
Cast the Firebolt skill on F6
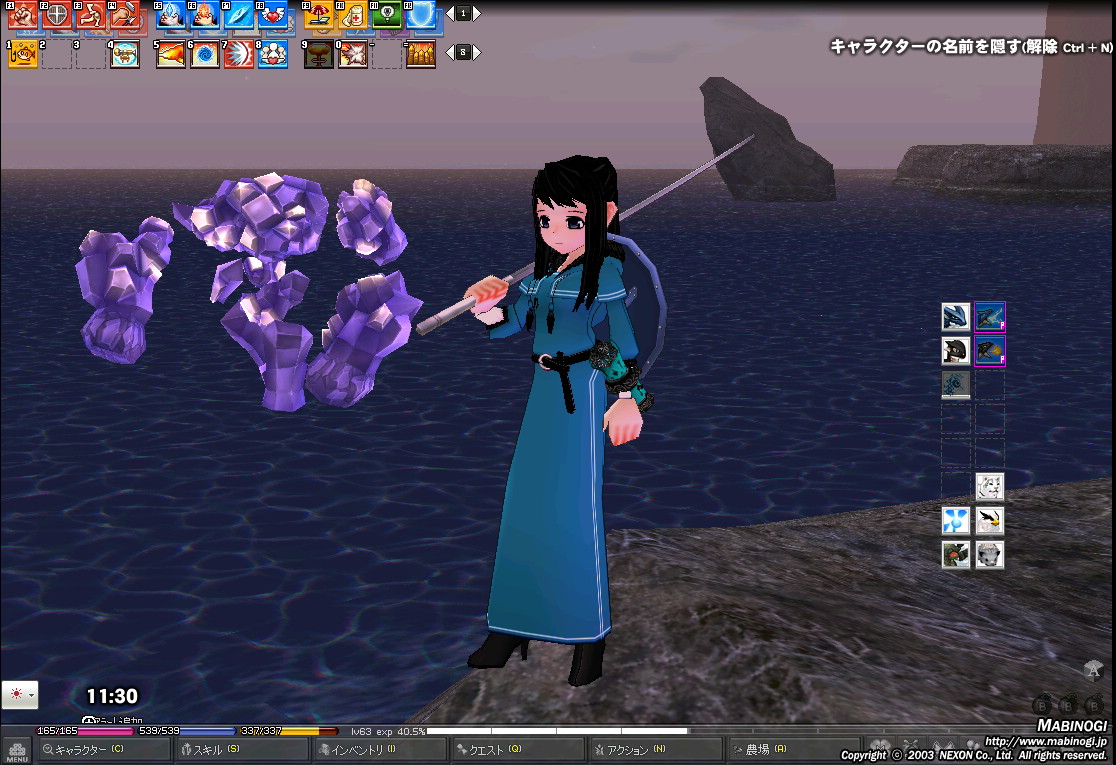(205, 15)
